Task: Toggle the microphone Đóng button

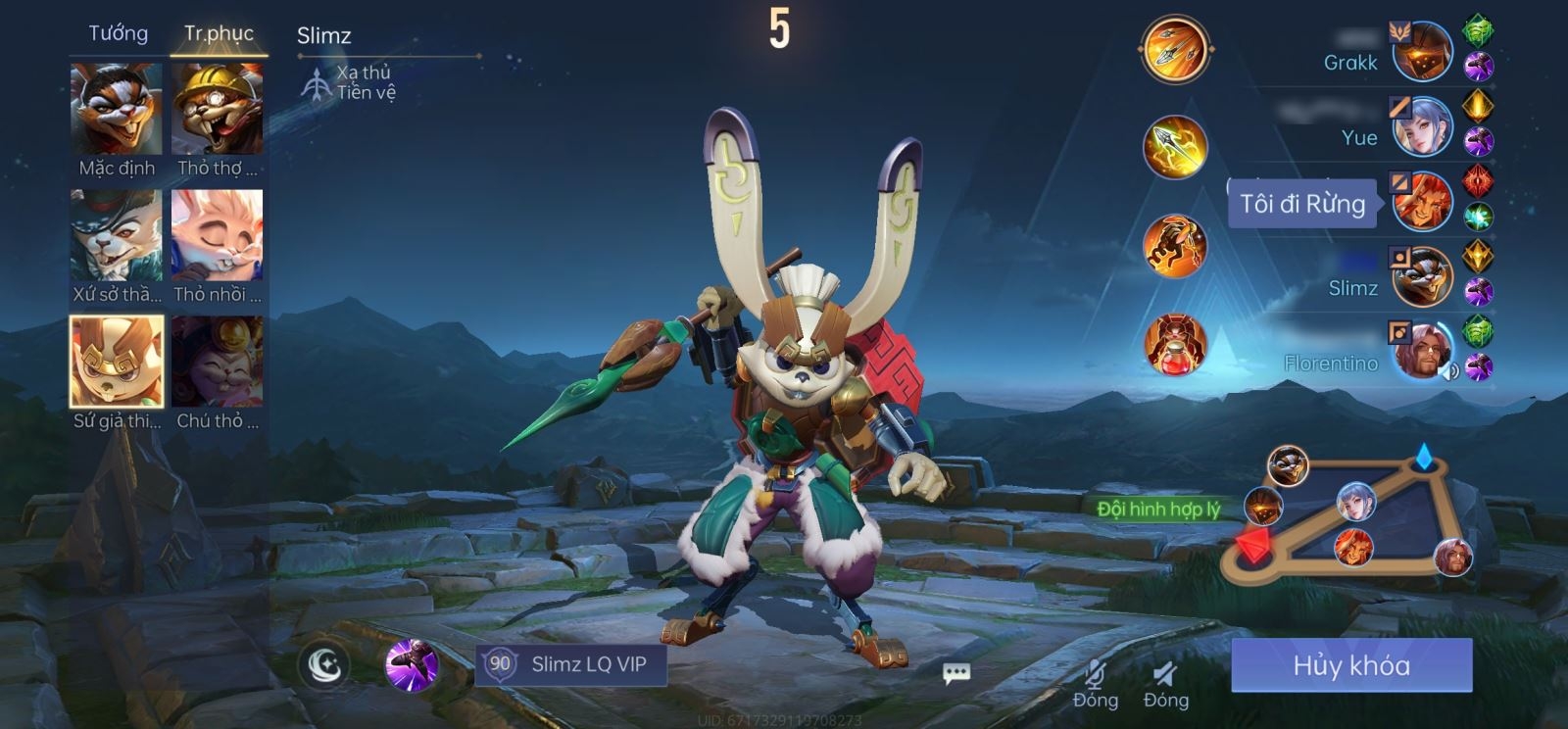Action: [x=1096, y=683]
